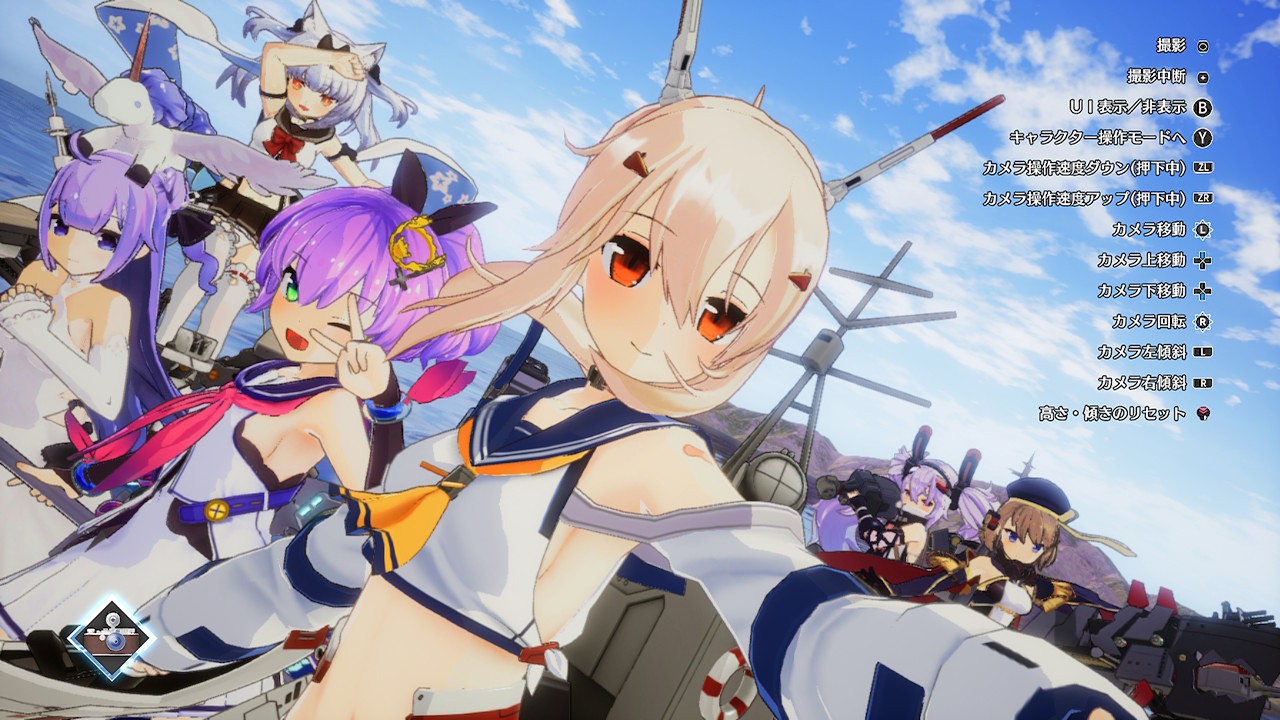Select the ZR icon for camera speed up
This screenshot has width=1280, height=720.
1202,197
